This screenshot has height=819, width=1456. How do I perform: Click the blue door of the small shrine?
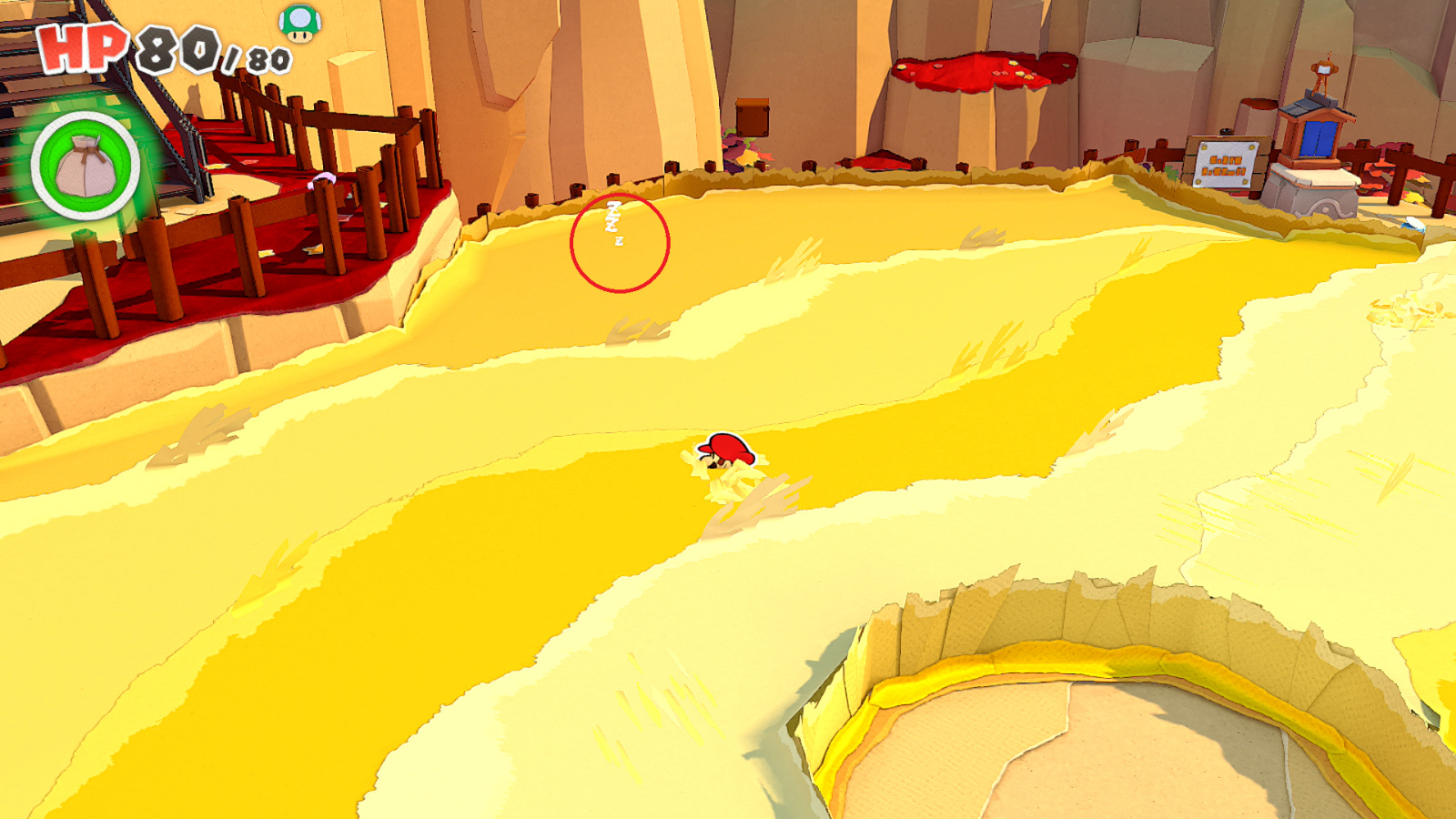coord(1318,138)
